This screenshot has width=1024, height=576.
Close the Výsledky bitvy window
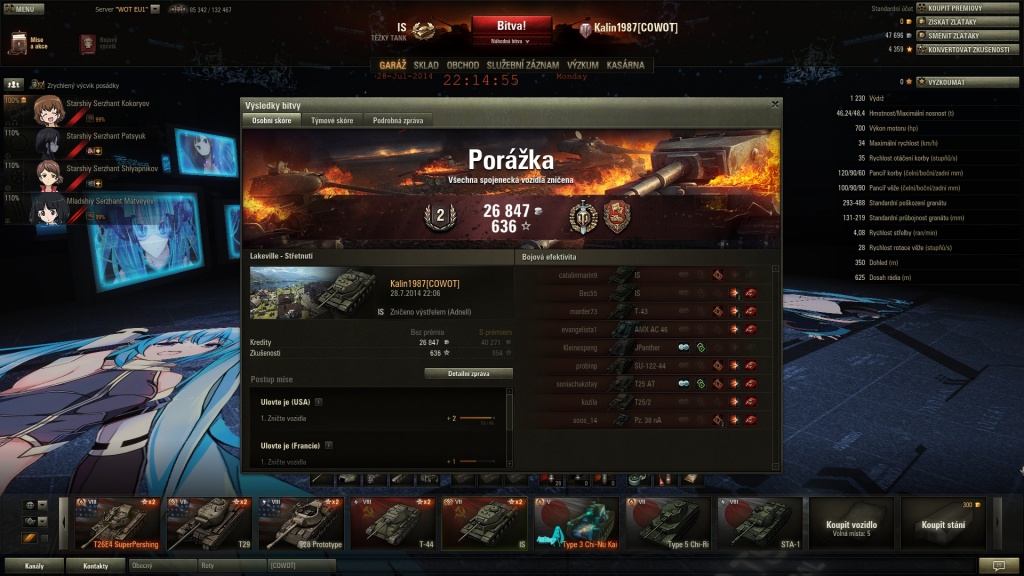(775, 104)
